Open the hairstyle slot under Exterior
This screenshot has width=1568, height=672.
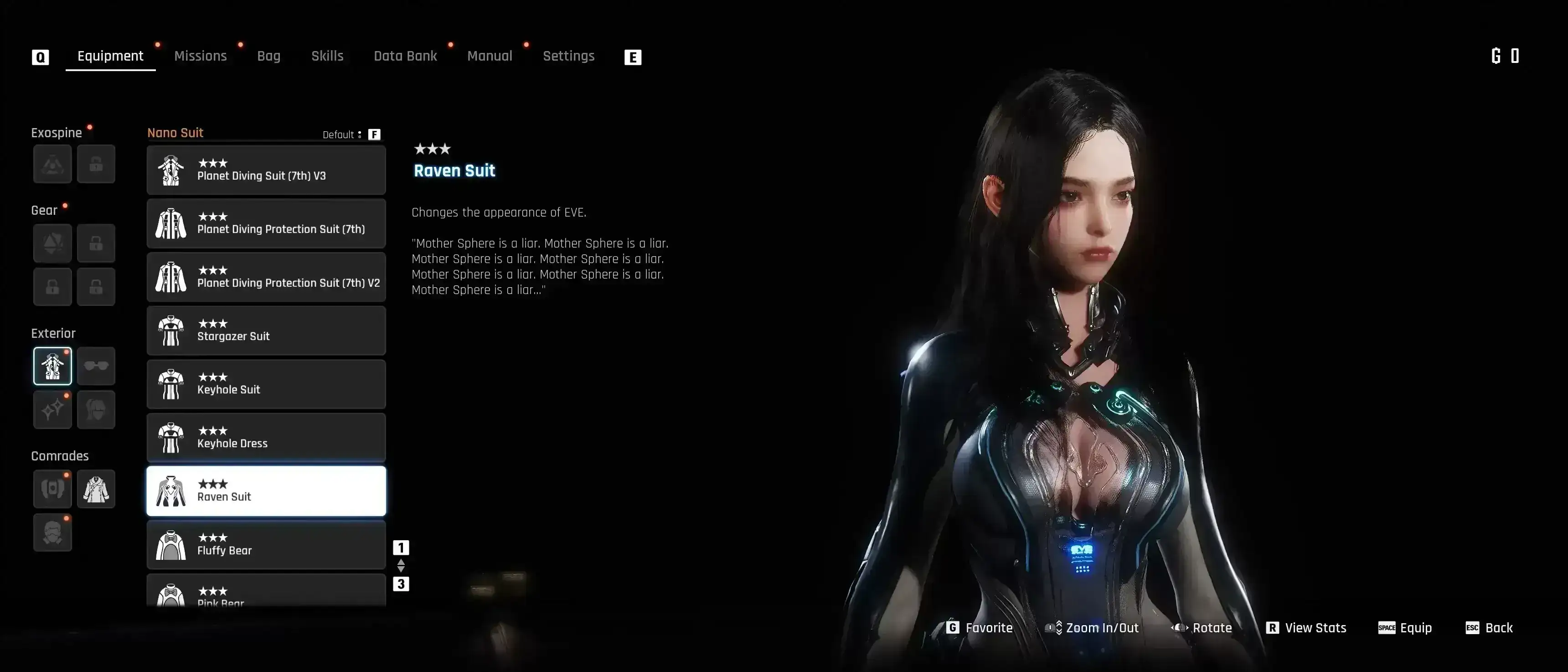[96, 410]
